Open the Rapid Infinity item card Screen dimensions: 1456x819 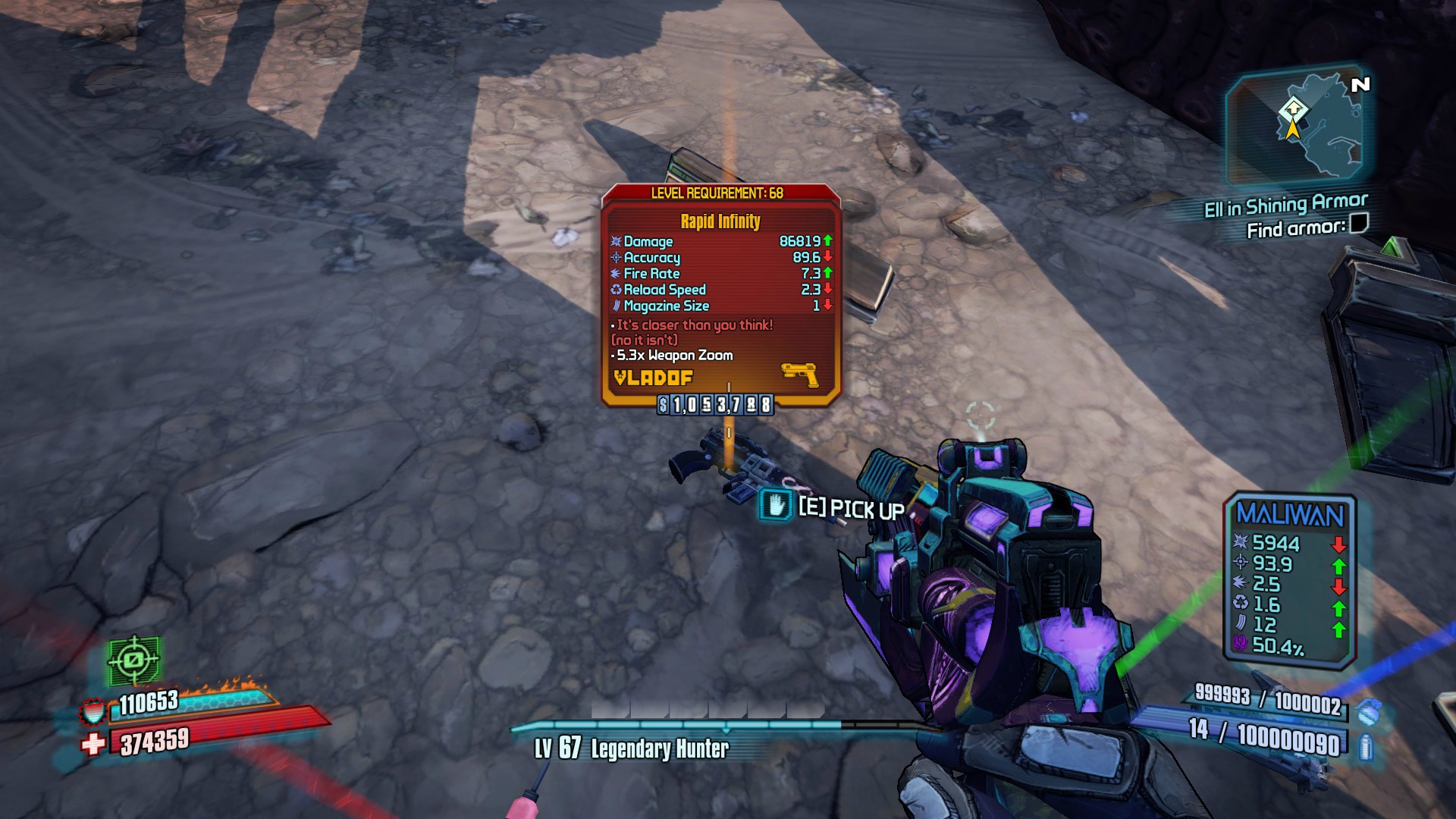[720, 296]
